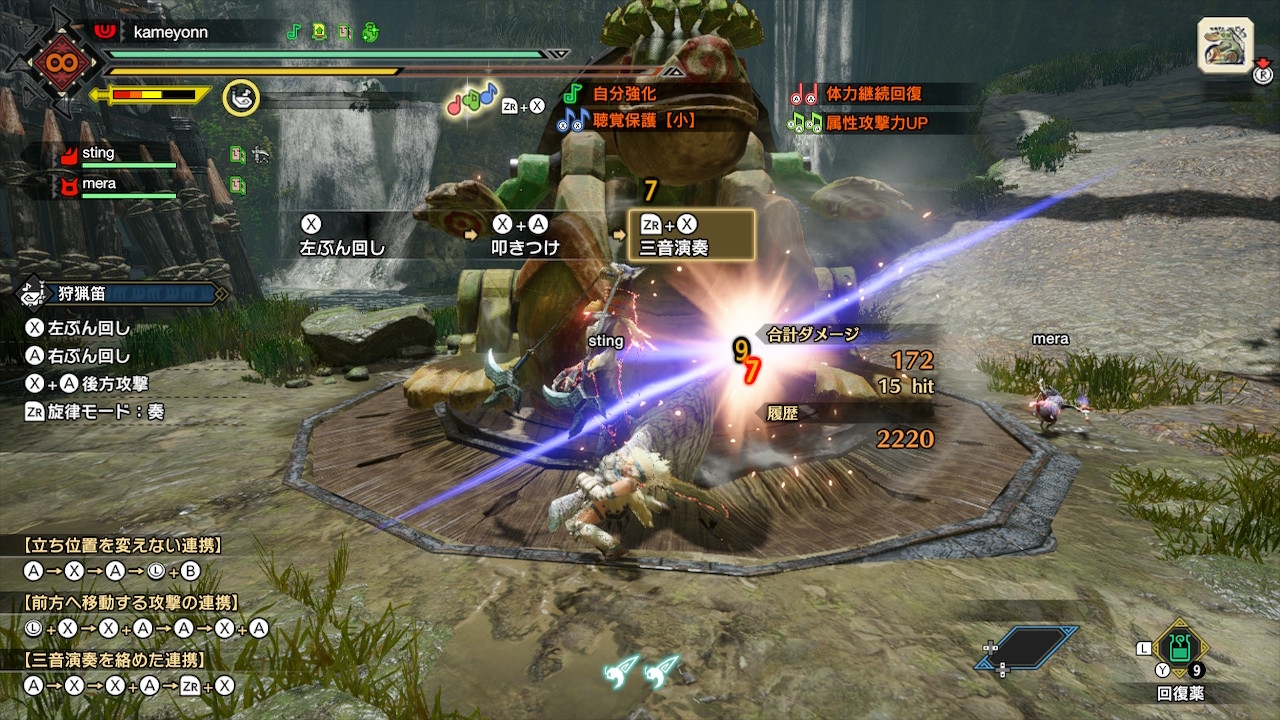Select the 右ぶん回し move entry

point(78,355)
